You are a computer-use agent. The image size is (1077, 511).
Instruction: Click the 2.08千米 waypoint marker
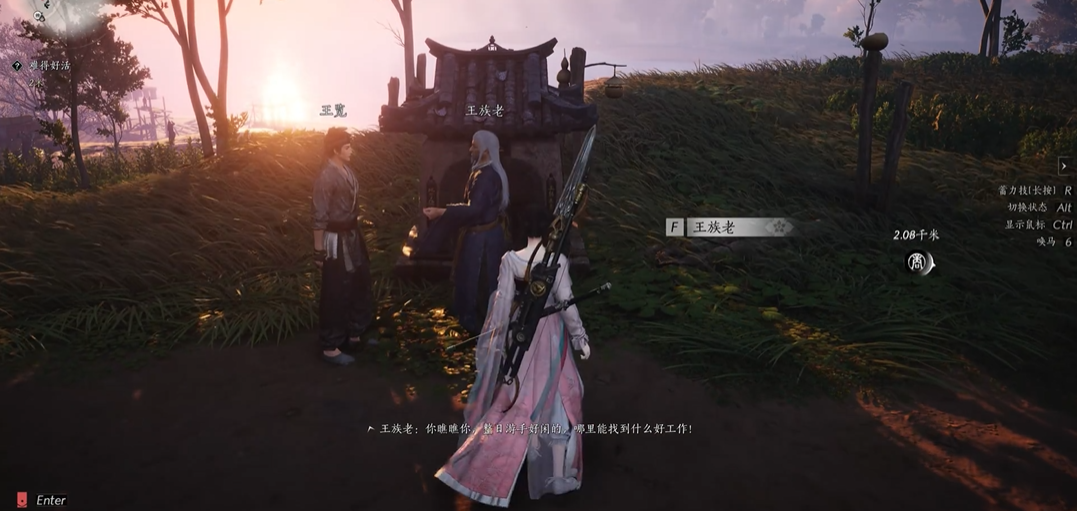[x=918, y=263]
